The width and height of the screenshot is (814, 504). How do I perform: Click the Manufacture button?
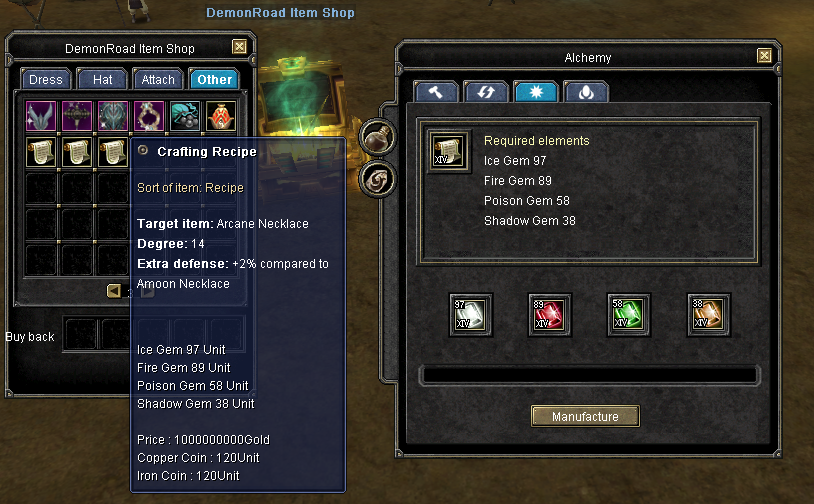point(585,416)
